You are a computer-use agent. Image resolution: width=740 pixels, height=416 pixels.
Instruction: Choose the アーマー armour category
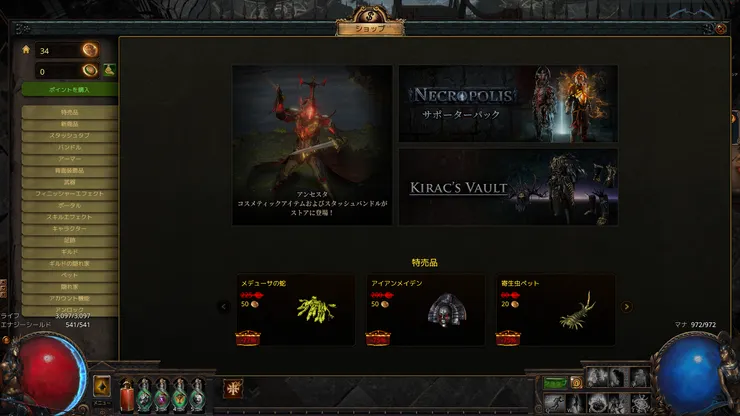coord(69,158)
